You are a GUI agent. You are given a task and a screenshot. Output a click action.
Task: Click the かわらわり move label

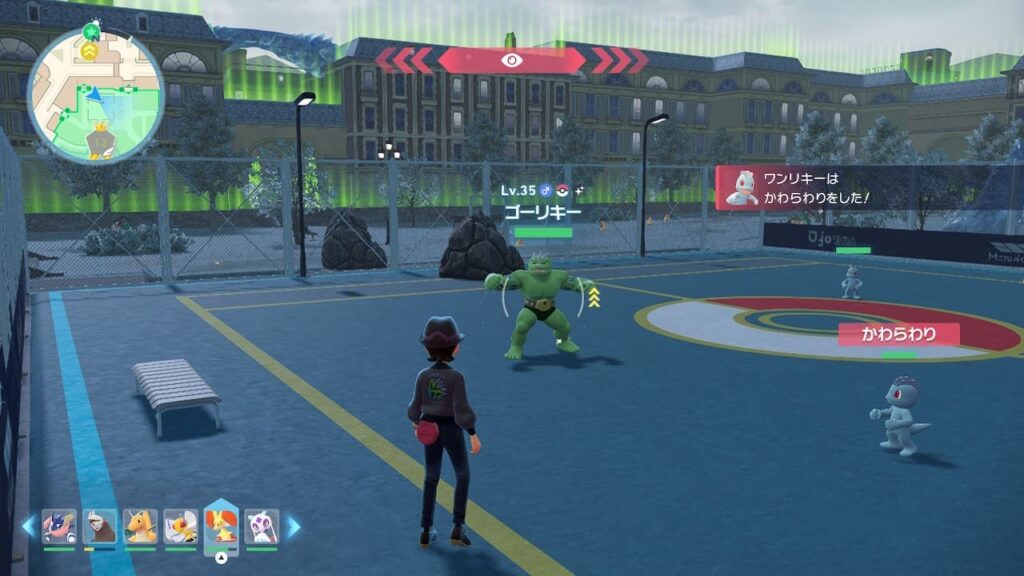898,334
